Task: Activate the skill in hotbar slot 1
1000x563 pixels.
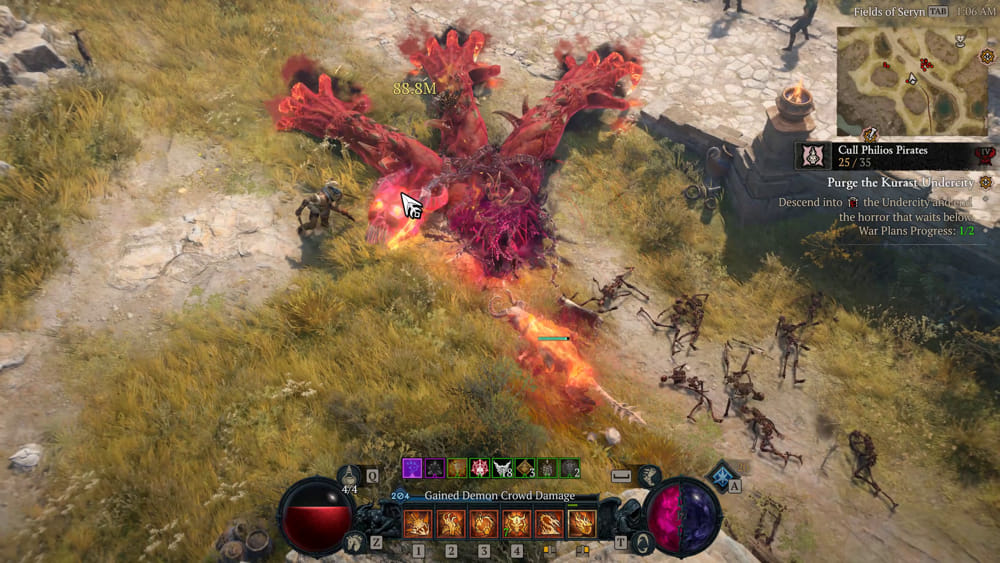Action: [x=417, y=523]
